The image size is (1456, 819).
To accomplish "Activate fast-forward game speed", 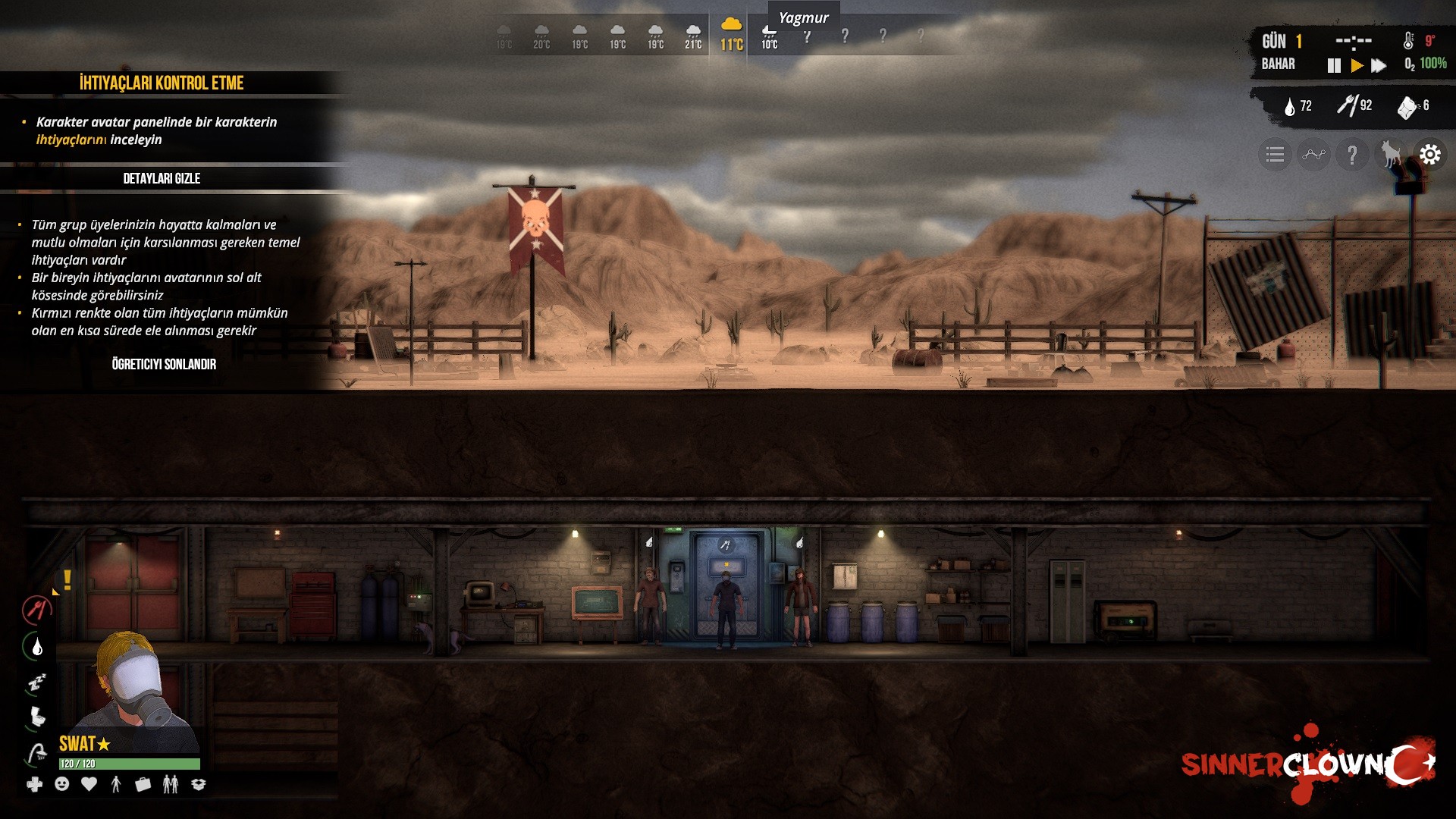I will tap(1379, 66).
